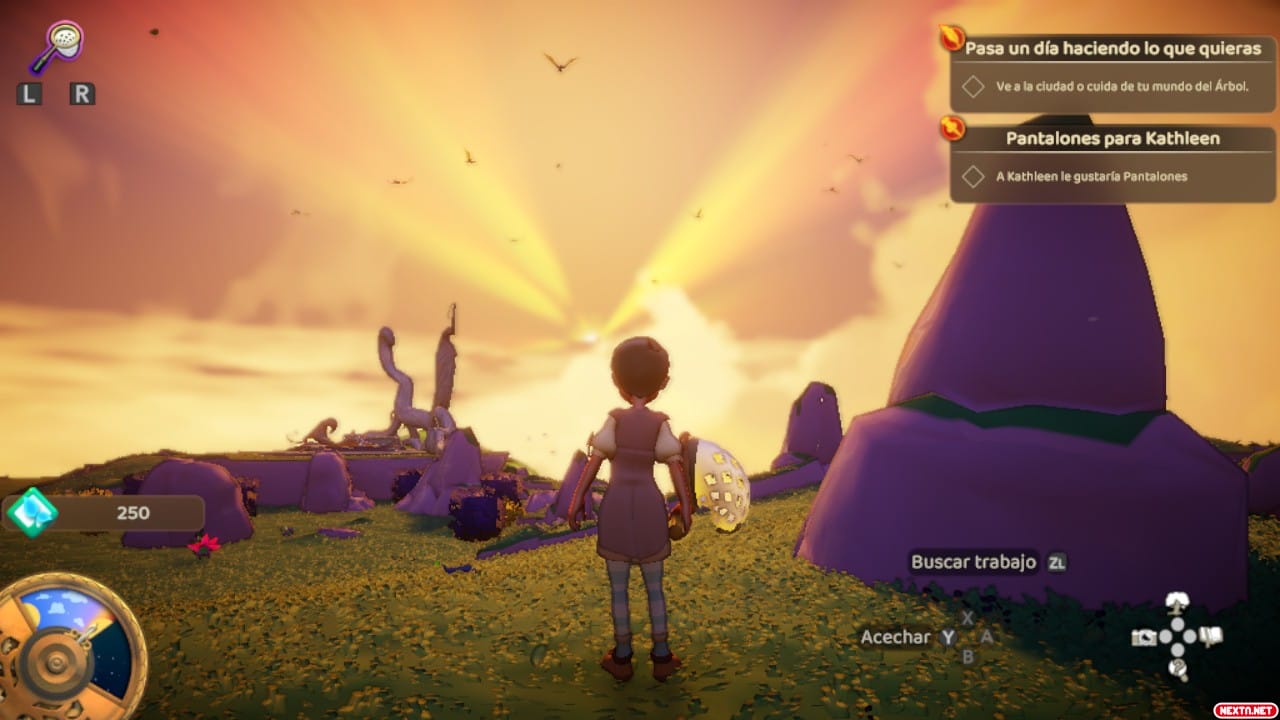This screenshot has width=1280, height=720.
Task: Click the NextN.net watermark logo
Action: [x=1245, y=710]
